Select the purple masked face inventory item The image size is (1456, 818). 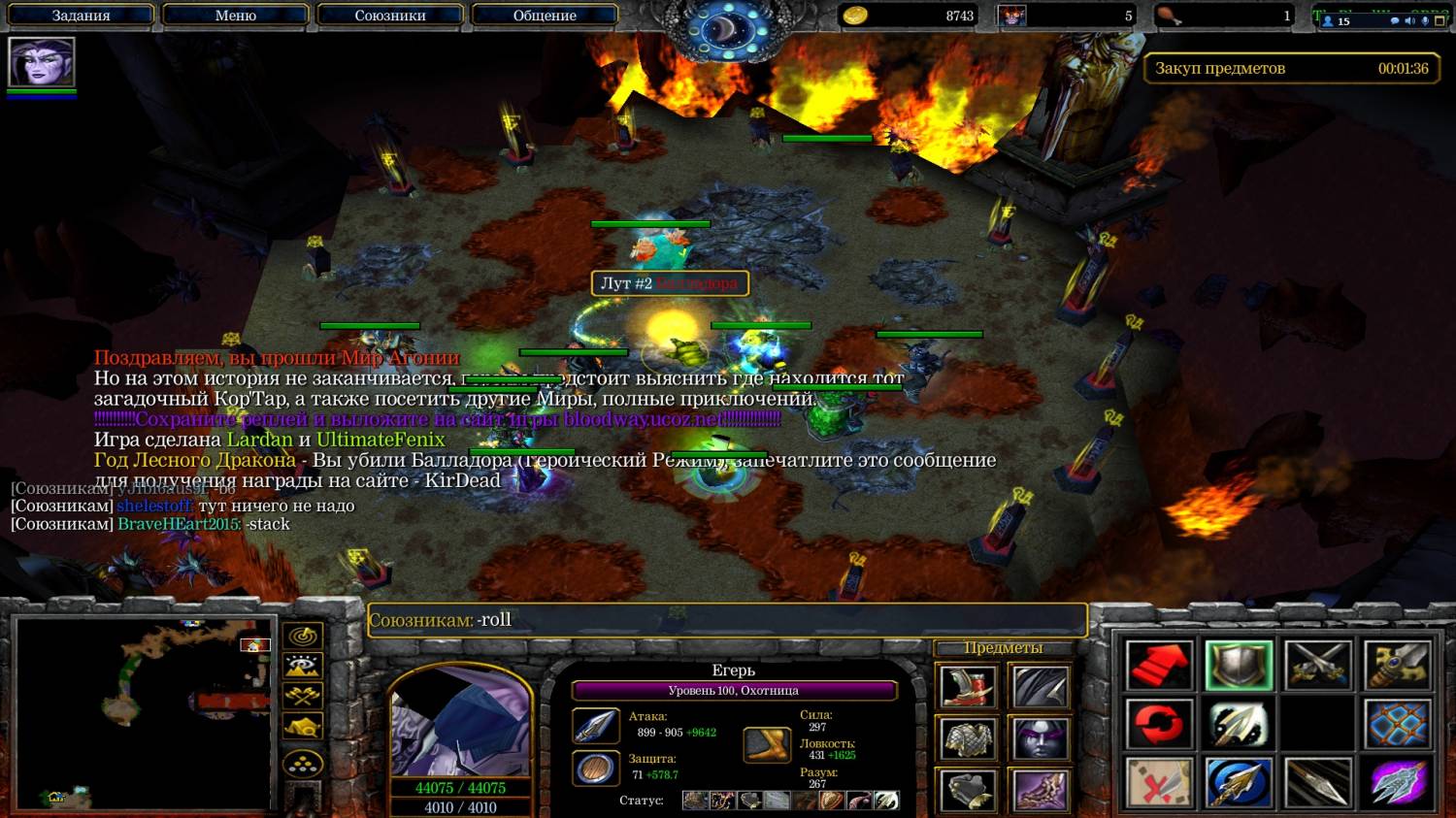[x=1041, y=739]
